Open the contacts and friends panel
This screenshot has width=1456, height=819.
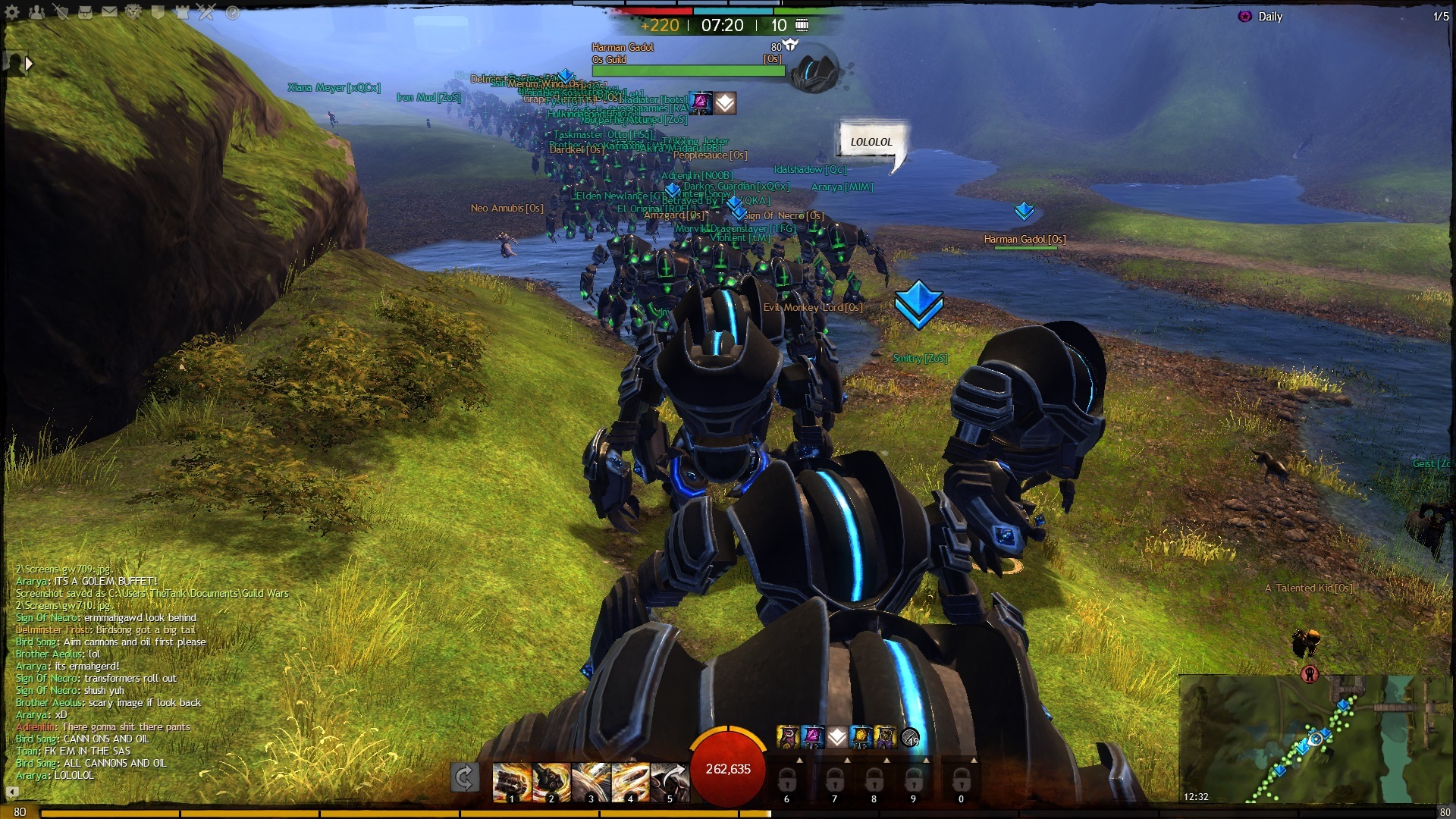36,12
